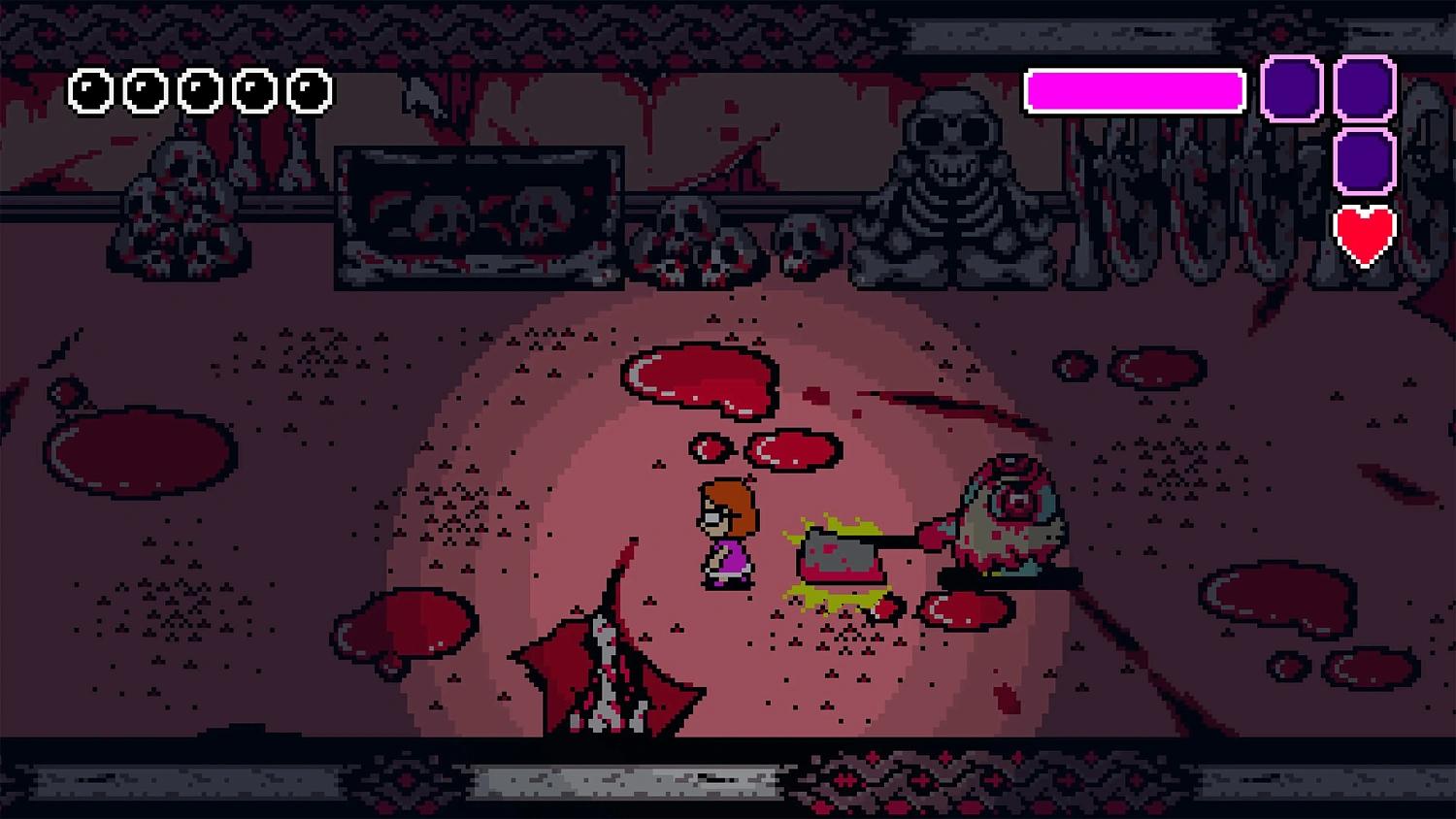Select the first dark orb counter icon

(90, 92)
